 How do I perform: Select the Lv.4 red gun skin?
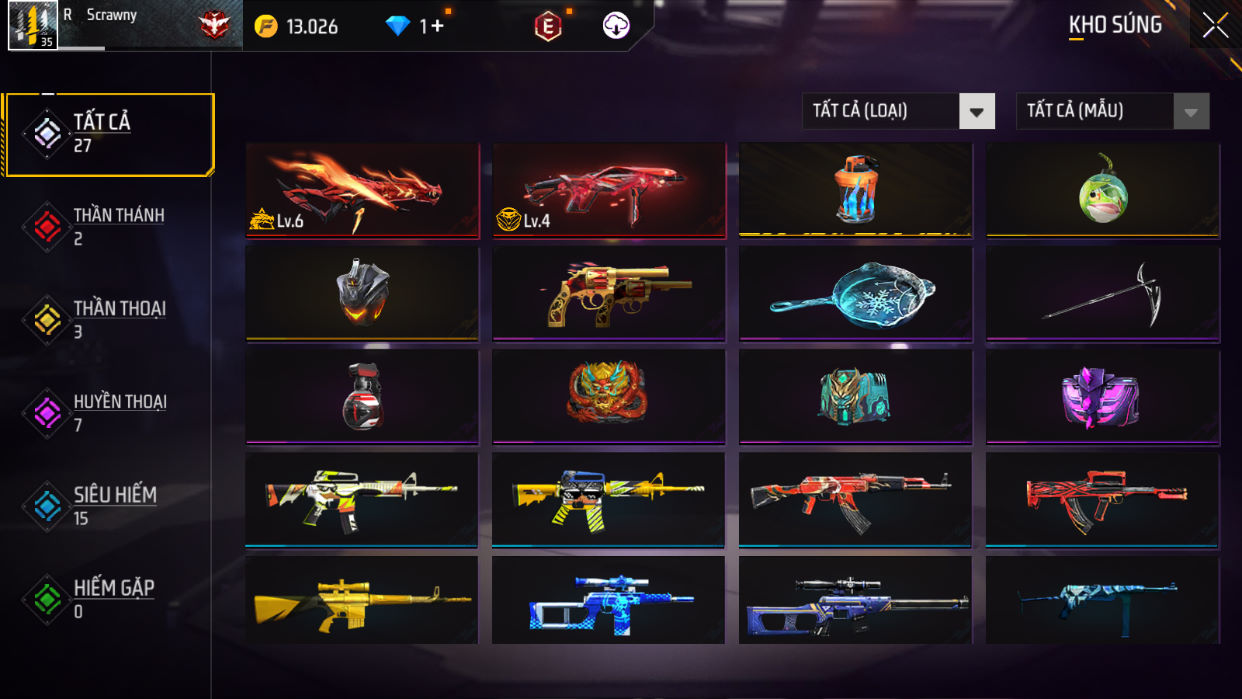pyautogui.click(x=609, y=190)
